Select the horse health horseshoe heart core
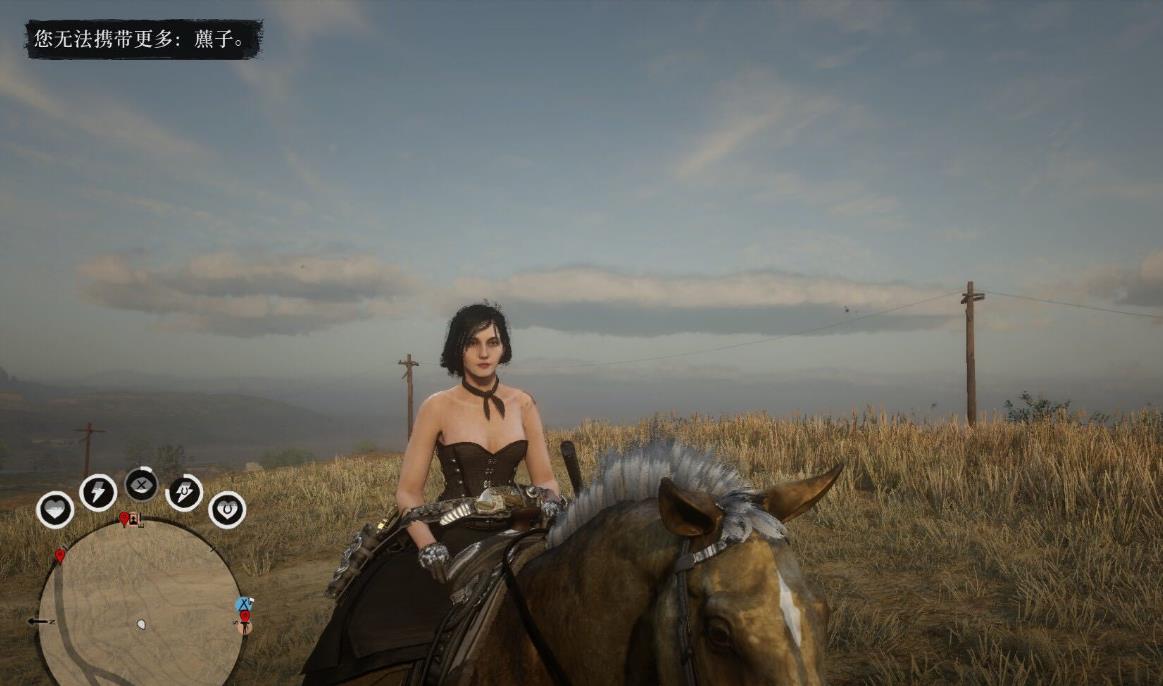Screen dimensions: 1163x686 click(227, 509)
